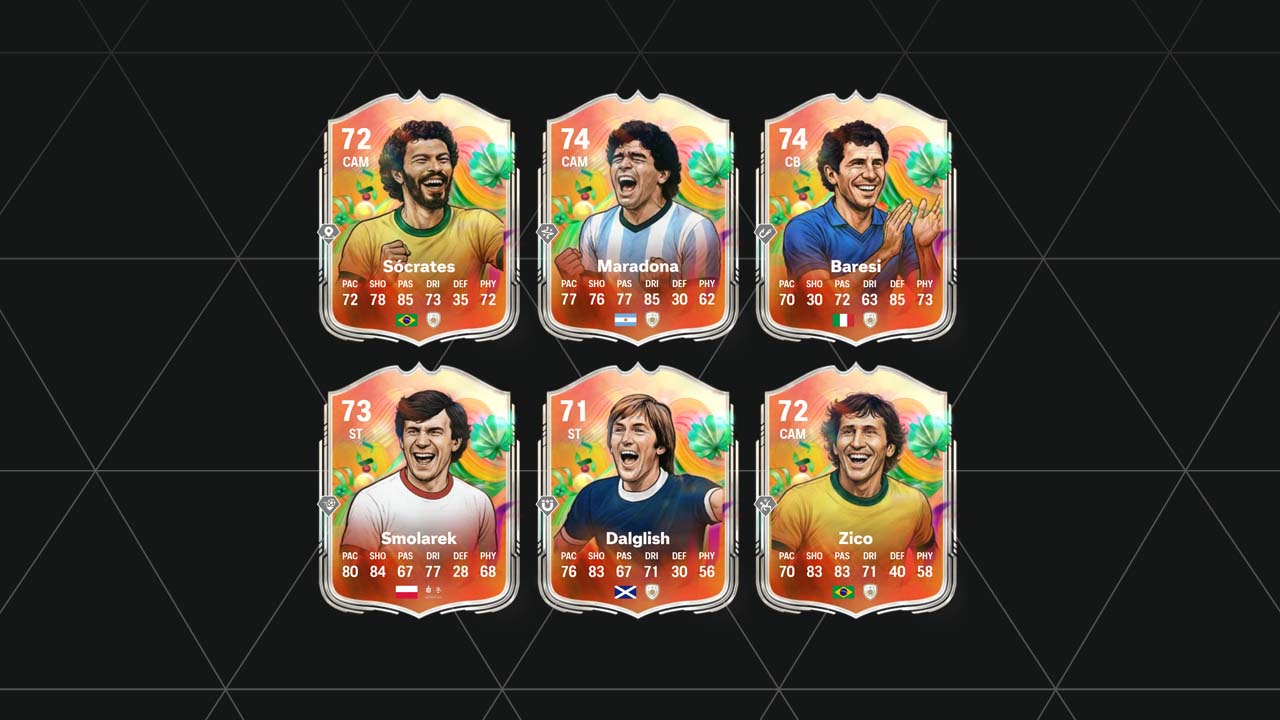Screen dimensions: 1280x720
Task: Open the club crest on Sócrates' card
Action: coord(435,322)
